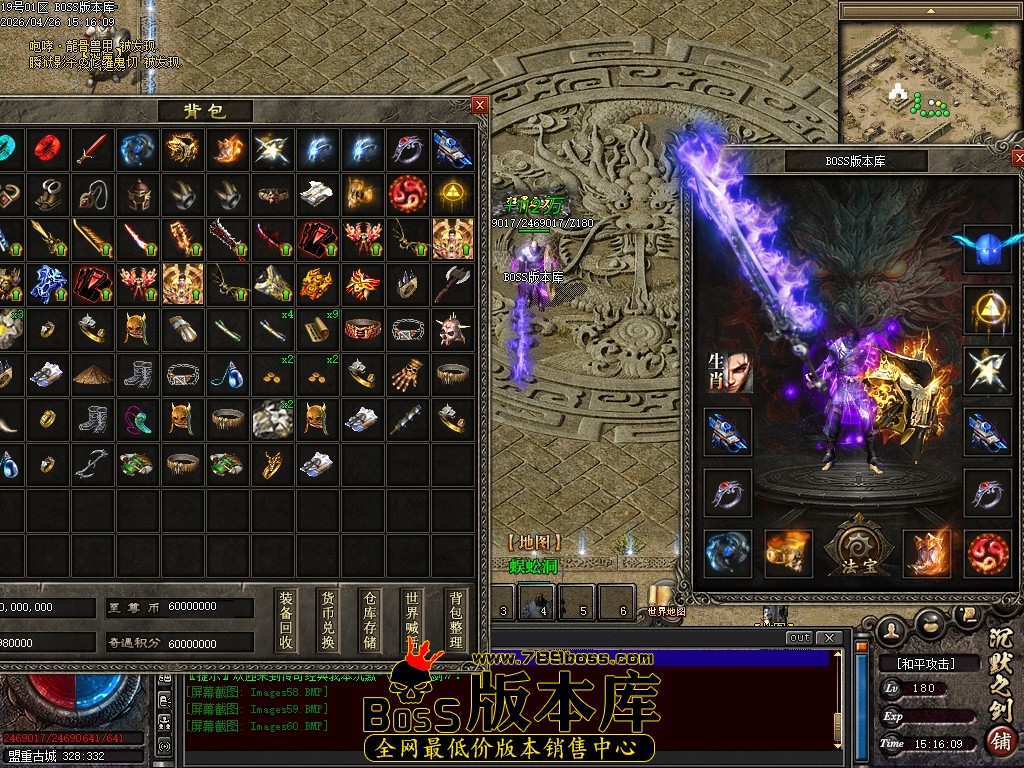Open the 铺 shop button
The height and width of the screenshot is (768, 1024).
click(998, 741)
